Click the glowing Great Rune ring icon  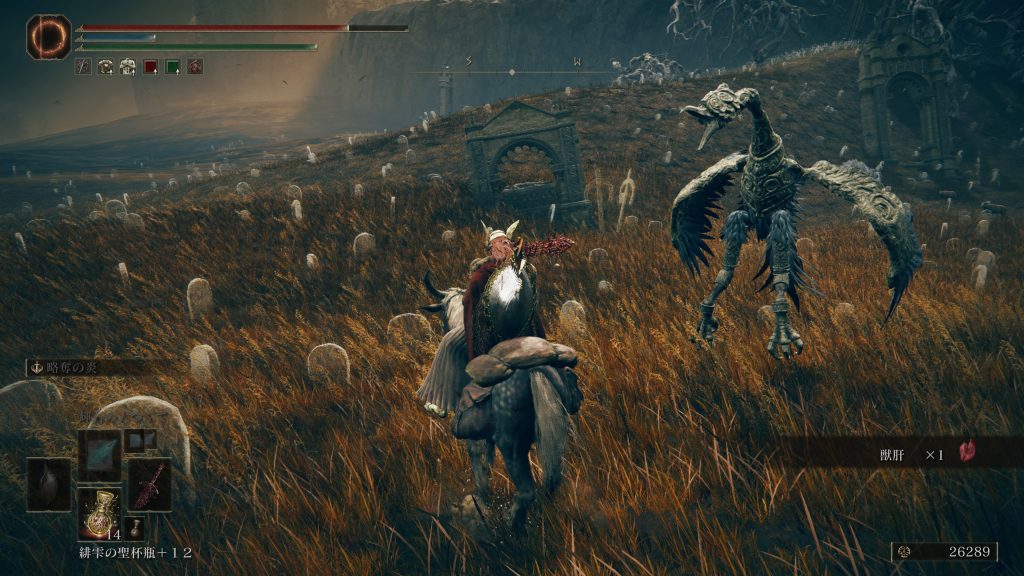pos(48,36)
